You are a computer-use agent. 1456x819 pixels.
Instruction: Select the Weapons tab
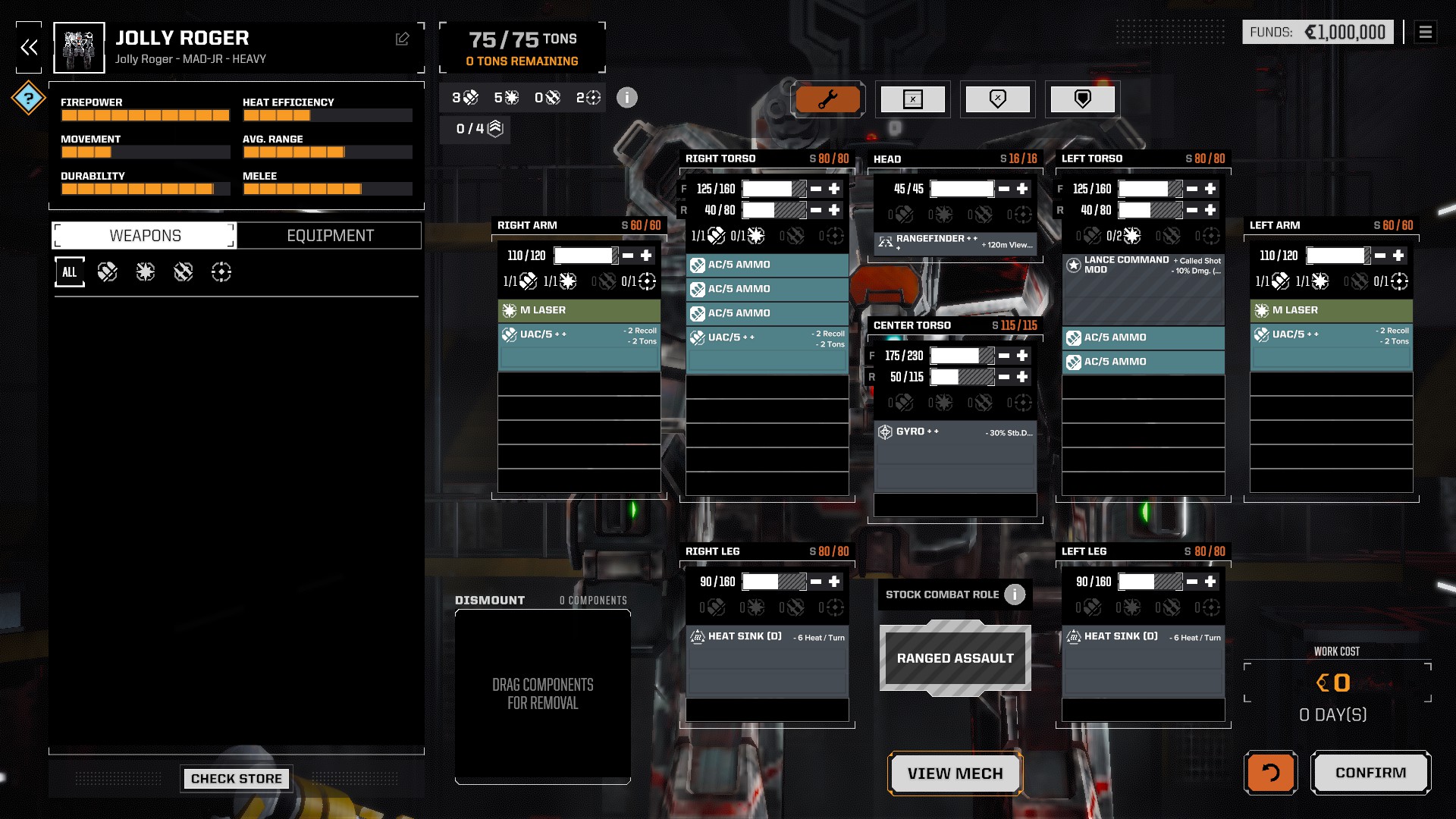coord(145,236)
